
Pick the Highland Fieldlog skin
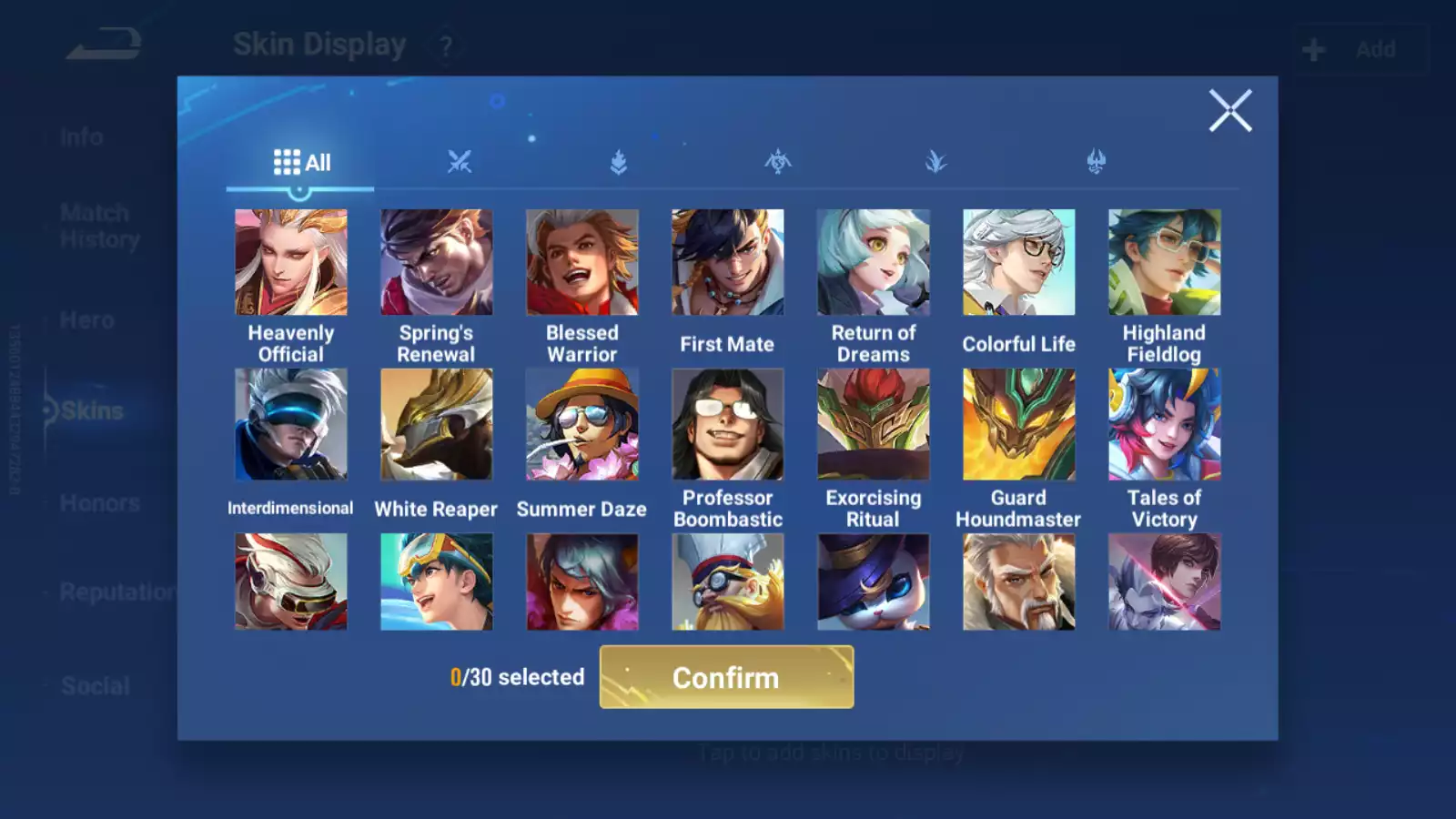coord(1164,263)
